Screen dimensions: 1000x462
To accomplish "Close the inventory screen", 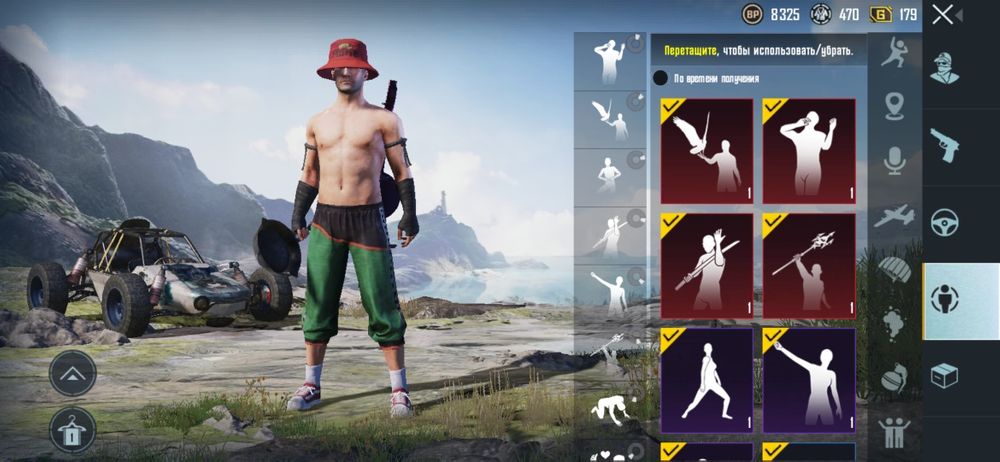I will 943,14.
